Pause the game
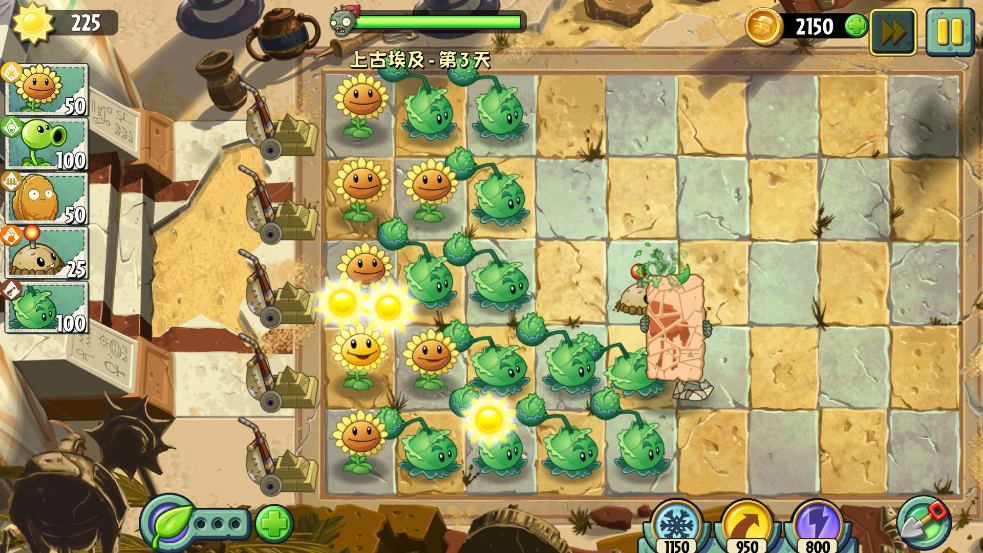Image resolution: width=983 pixels, height=553 pixels. 949,31
